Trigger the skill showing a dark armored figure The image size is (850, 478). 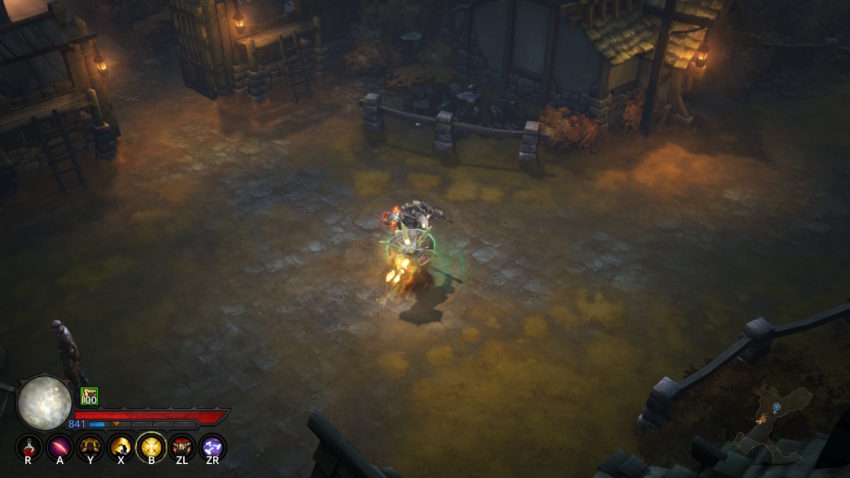pyautogui.click(x=90, y=446)
